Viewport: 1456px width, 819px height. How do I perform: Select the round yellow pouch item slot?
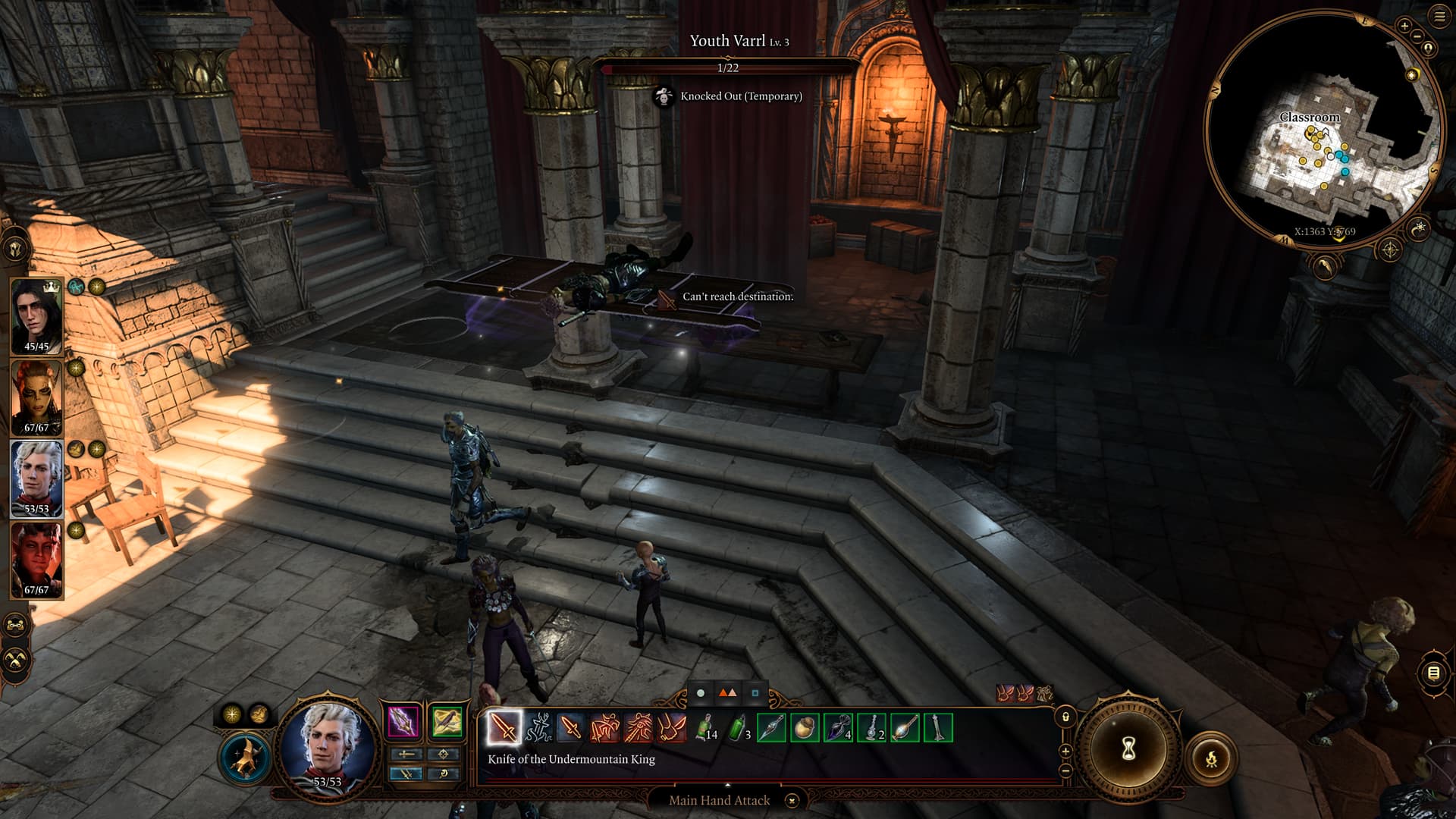tap(805, 729)
